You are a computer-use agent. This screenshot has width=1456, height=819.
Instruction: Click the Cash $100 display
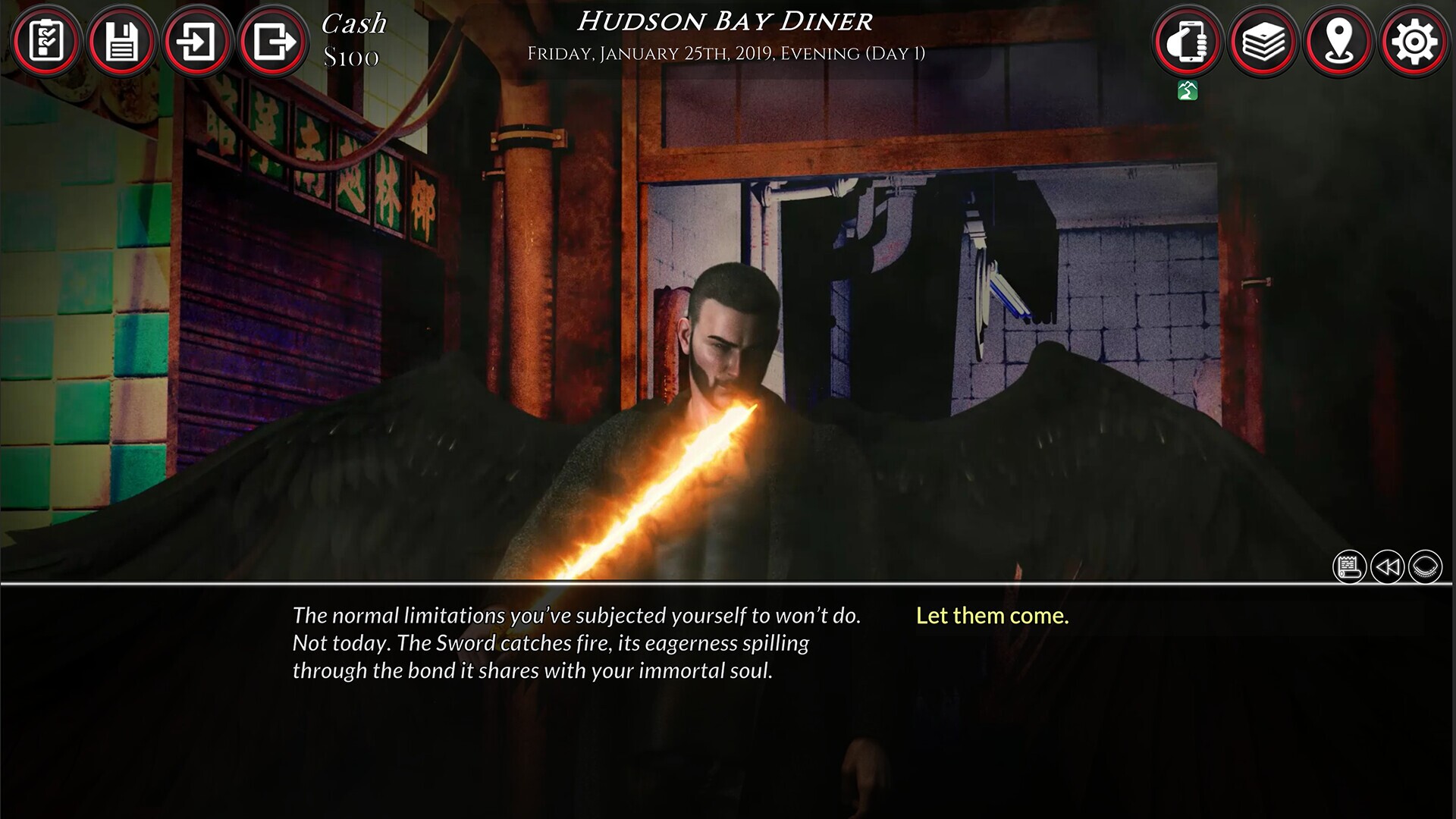353,39
